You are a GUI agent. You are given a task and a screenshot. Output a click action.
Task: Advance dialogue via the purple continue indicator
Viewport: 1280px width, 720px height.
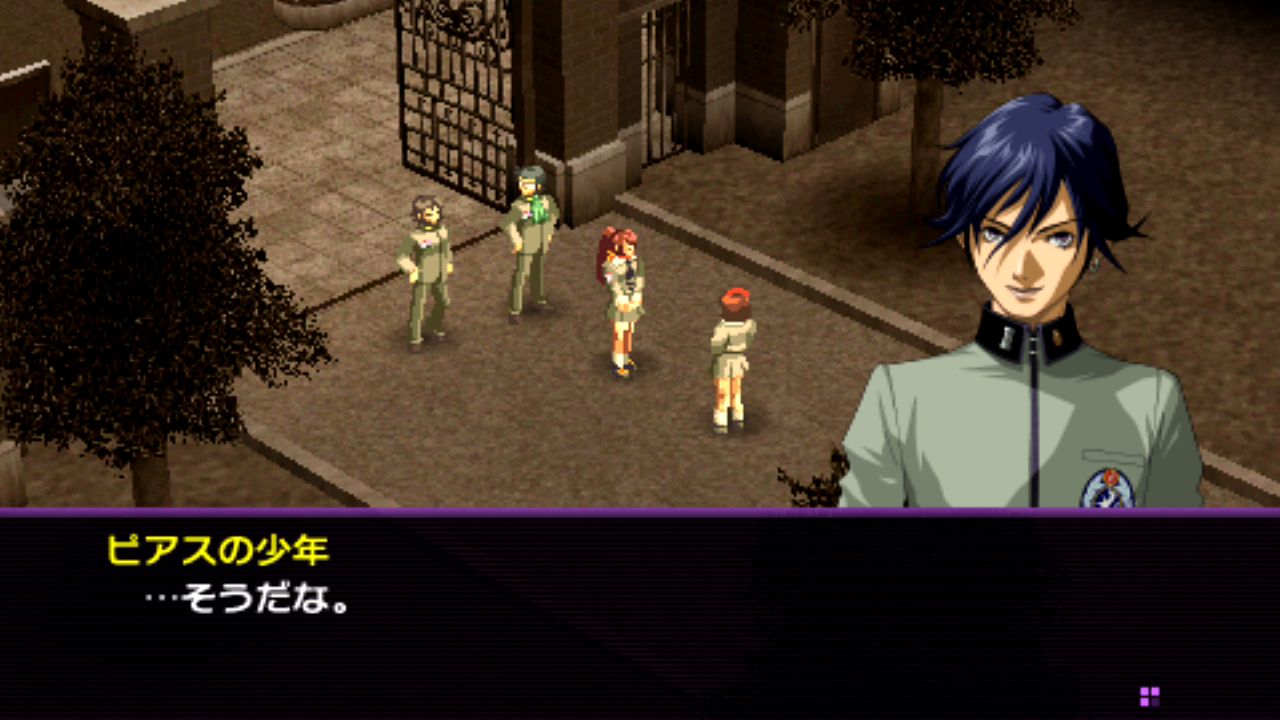[x=1149, y=696]
